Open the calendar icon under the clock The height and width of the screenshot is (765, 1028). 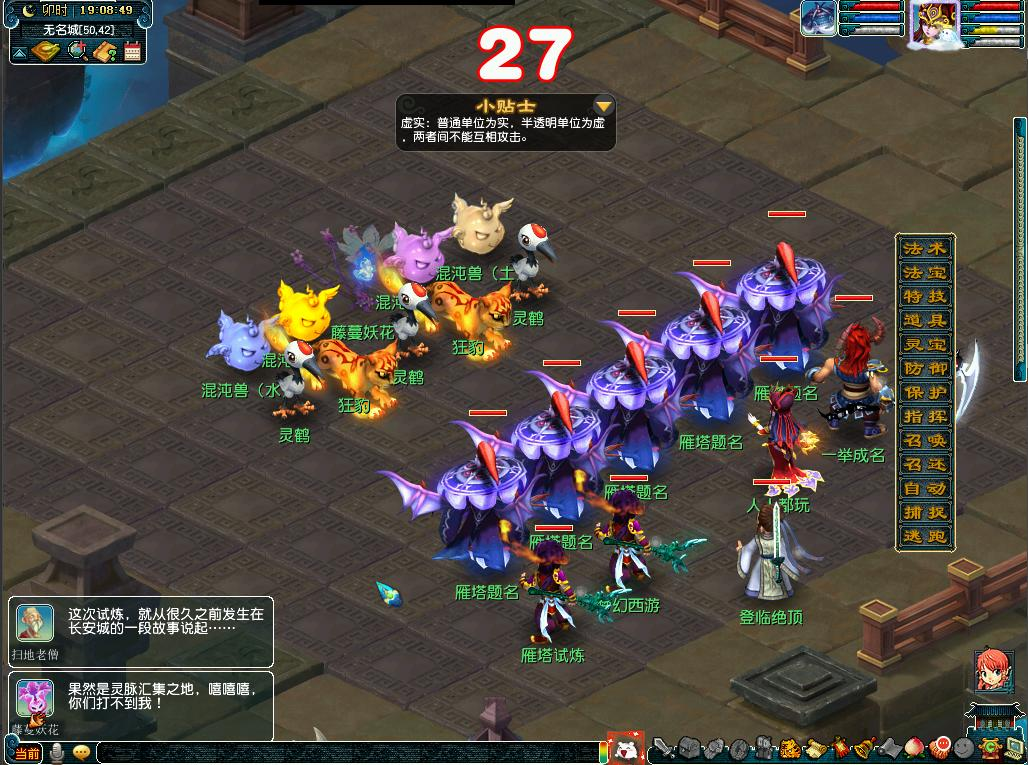click(x=132, y=51)
